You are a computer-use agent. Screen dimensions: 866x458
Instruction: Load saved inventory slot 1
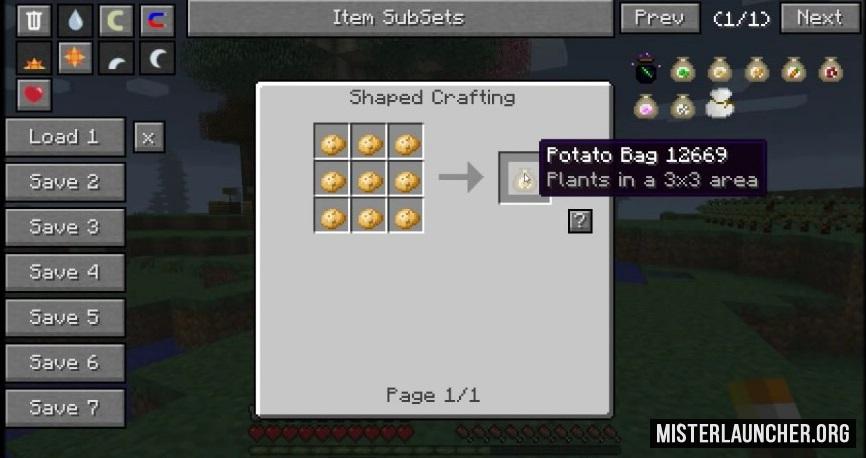click(65, 137)
